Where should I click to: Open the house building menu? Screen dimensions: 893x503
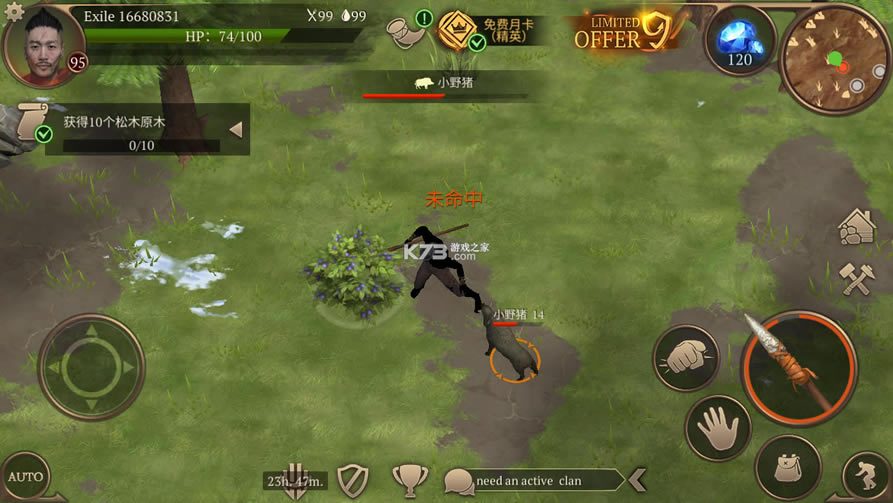tap(858, 227)
